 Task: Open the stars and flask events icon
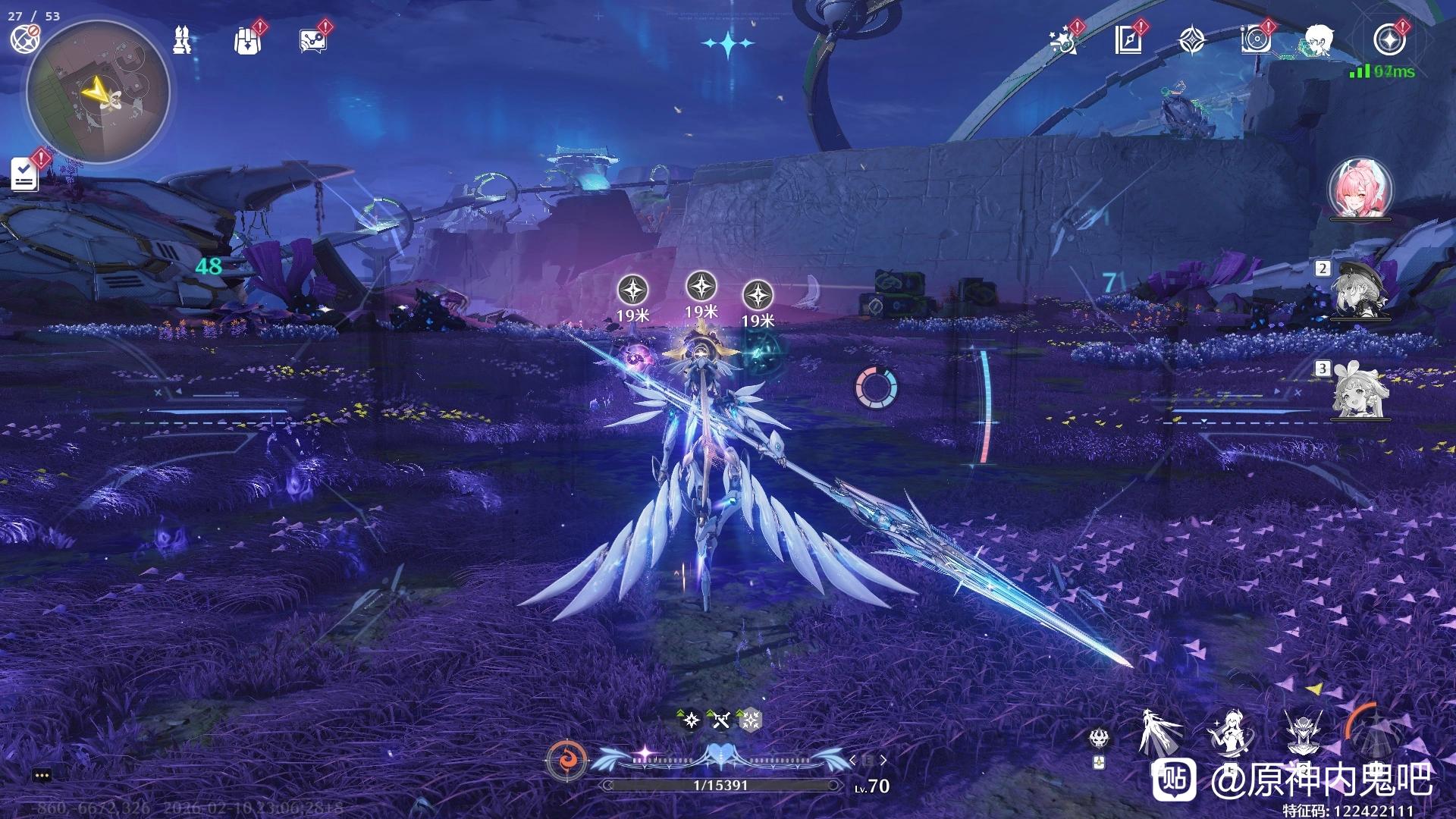[1063, 40]
